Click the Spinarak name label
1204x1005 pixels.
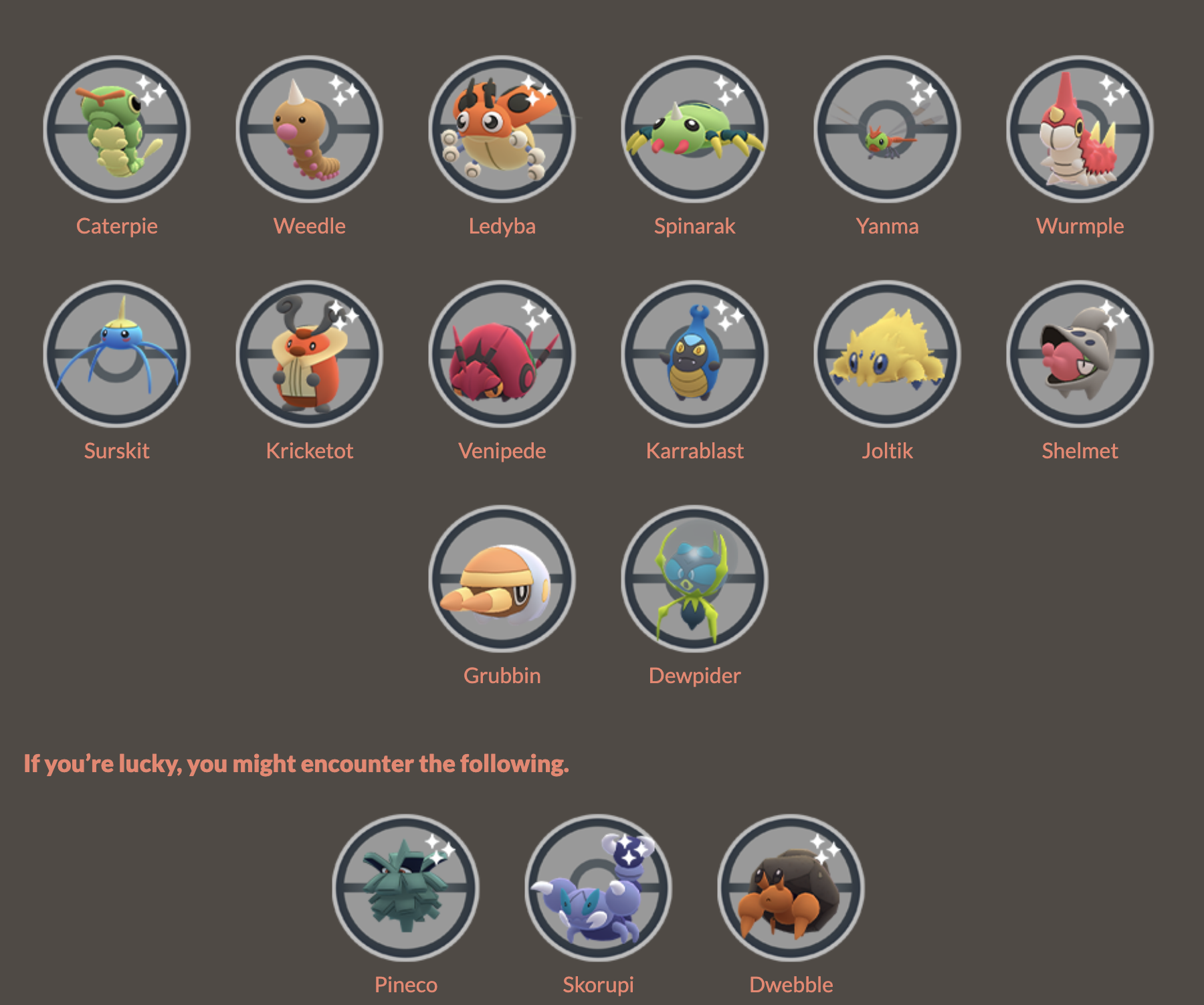tap(696, 226)
